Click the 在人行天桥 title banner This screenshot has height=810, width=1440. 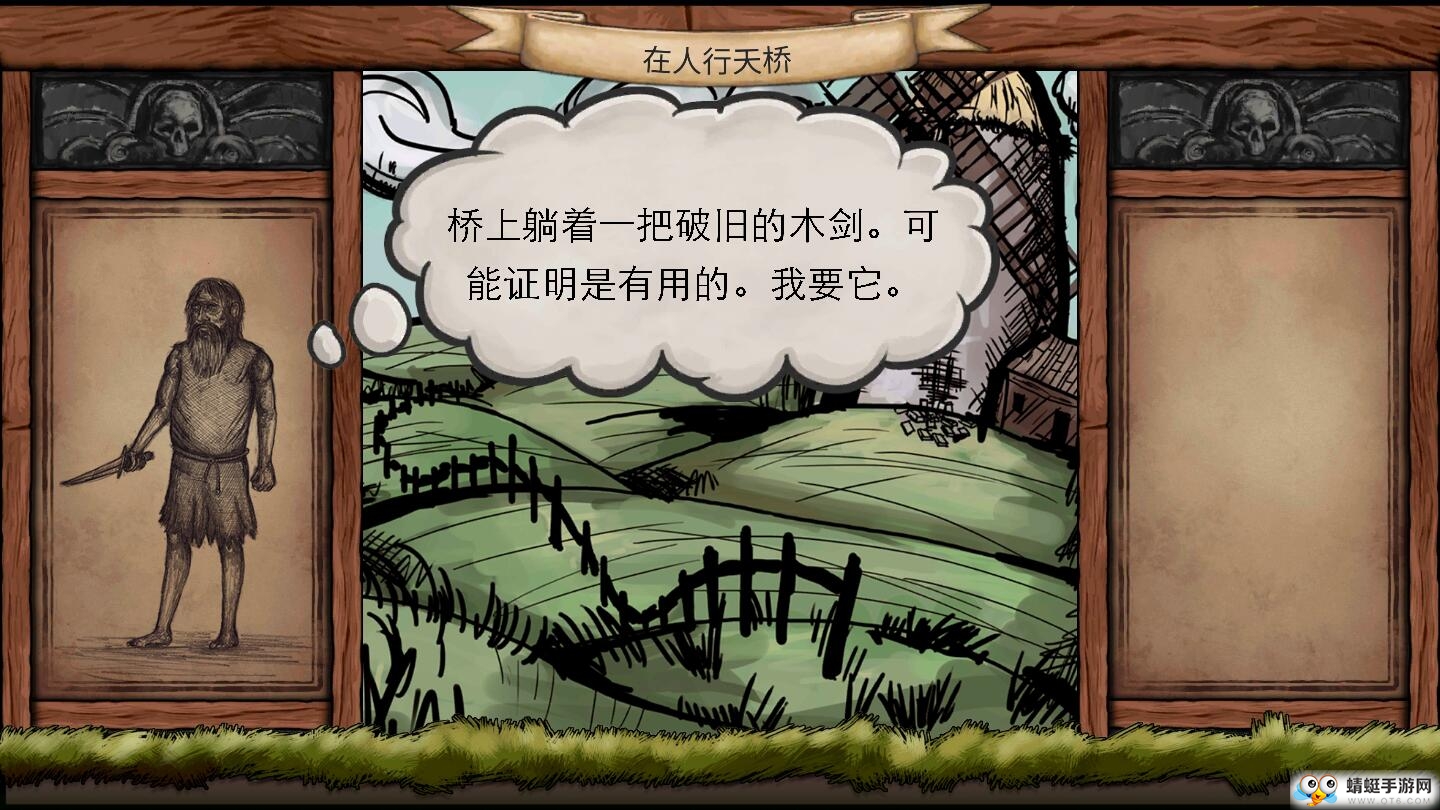pyautogui.click(x=718, y=58)
